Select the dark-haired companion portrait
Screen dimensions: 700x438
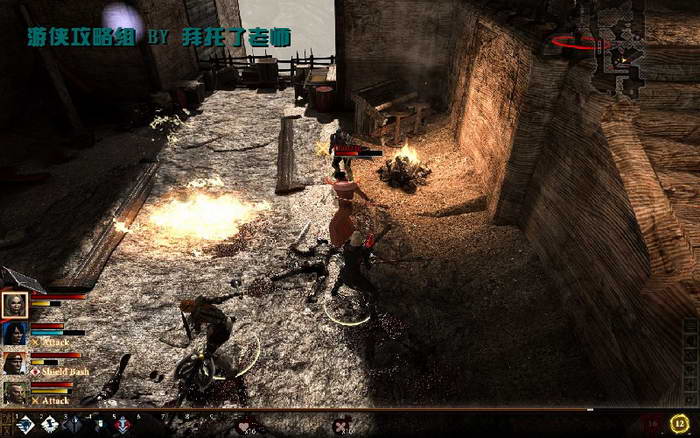click(x=15, y=334)
